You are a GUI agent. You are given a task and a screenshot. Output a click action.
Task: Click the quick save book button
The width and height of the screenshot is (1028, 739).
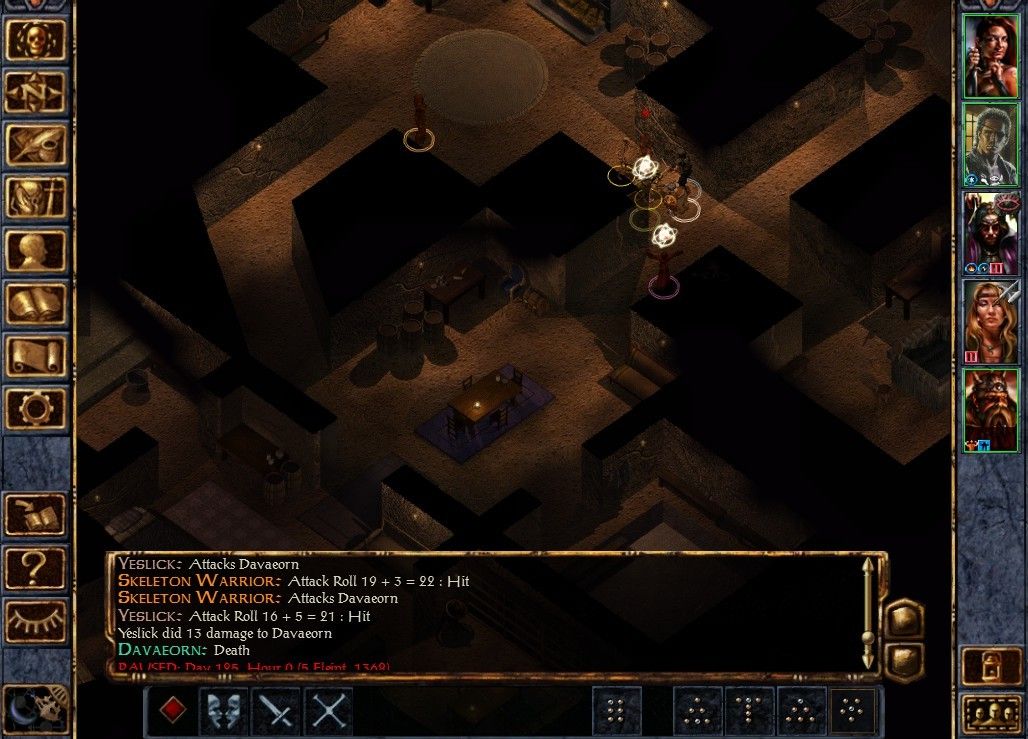point(36,515)
